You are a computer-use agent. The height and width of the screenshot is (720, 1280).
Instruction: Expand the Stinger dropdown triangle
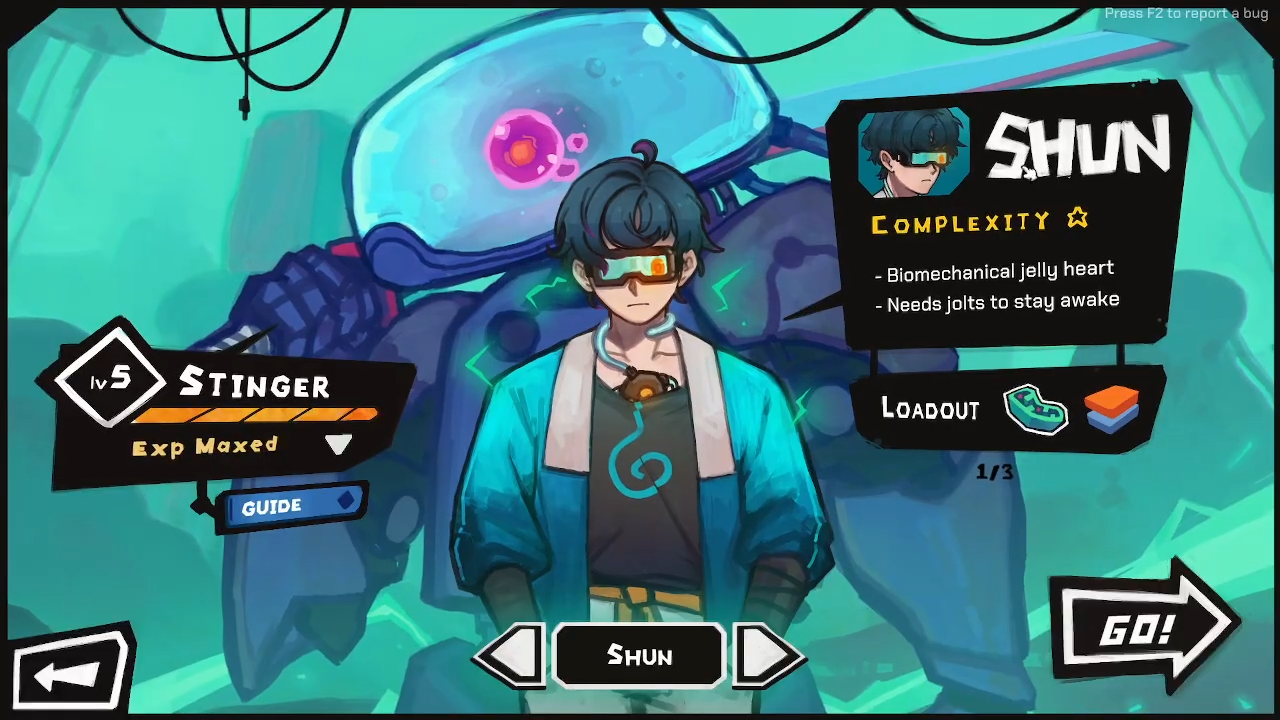[x=338, y=445]
